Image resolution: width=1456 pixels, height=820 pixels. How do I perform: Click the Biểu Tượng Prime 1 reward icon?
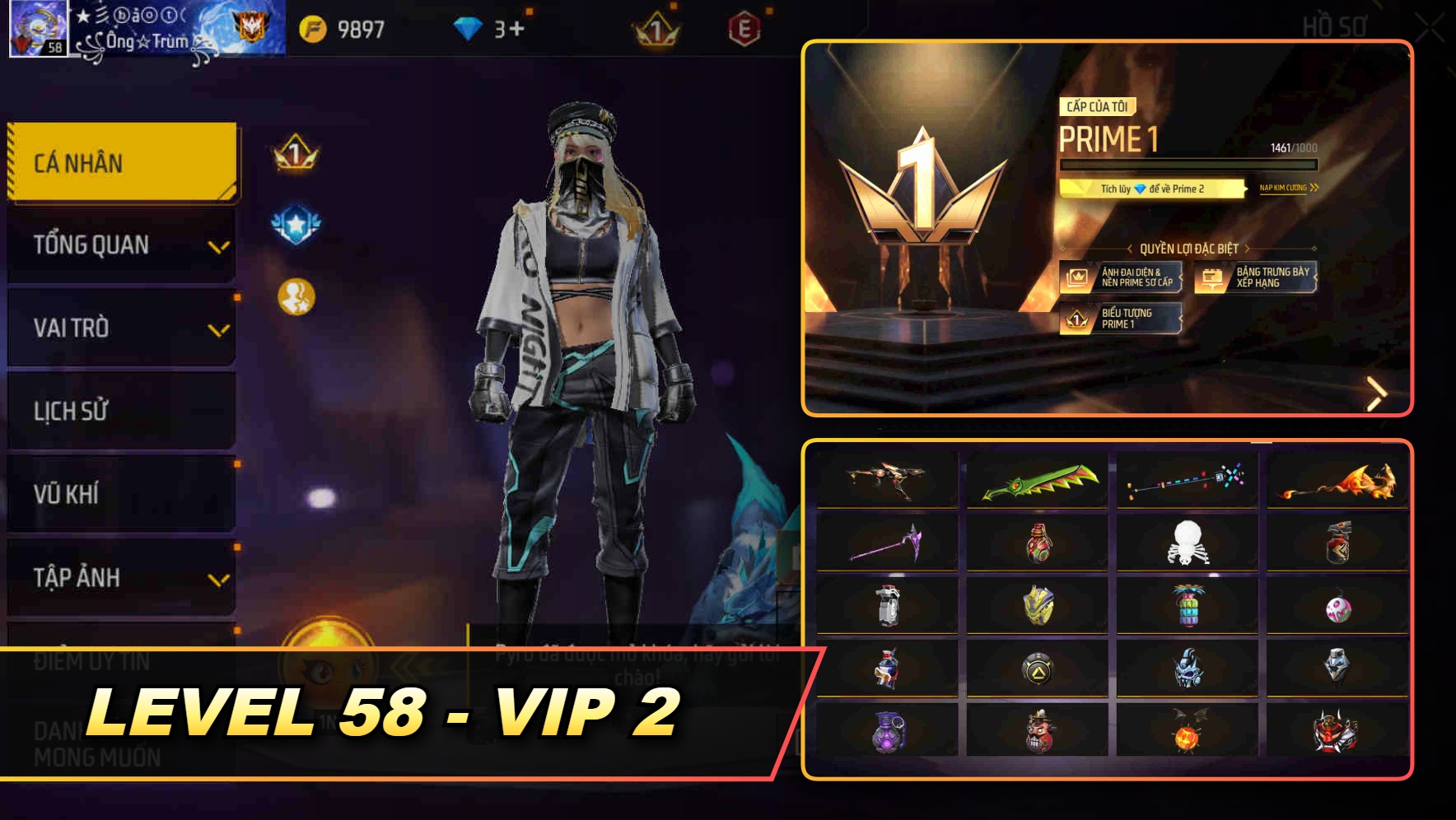pos(1122,319)
